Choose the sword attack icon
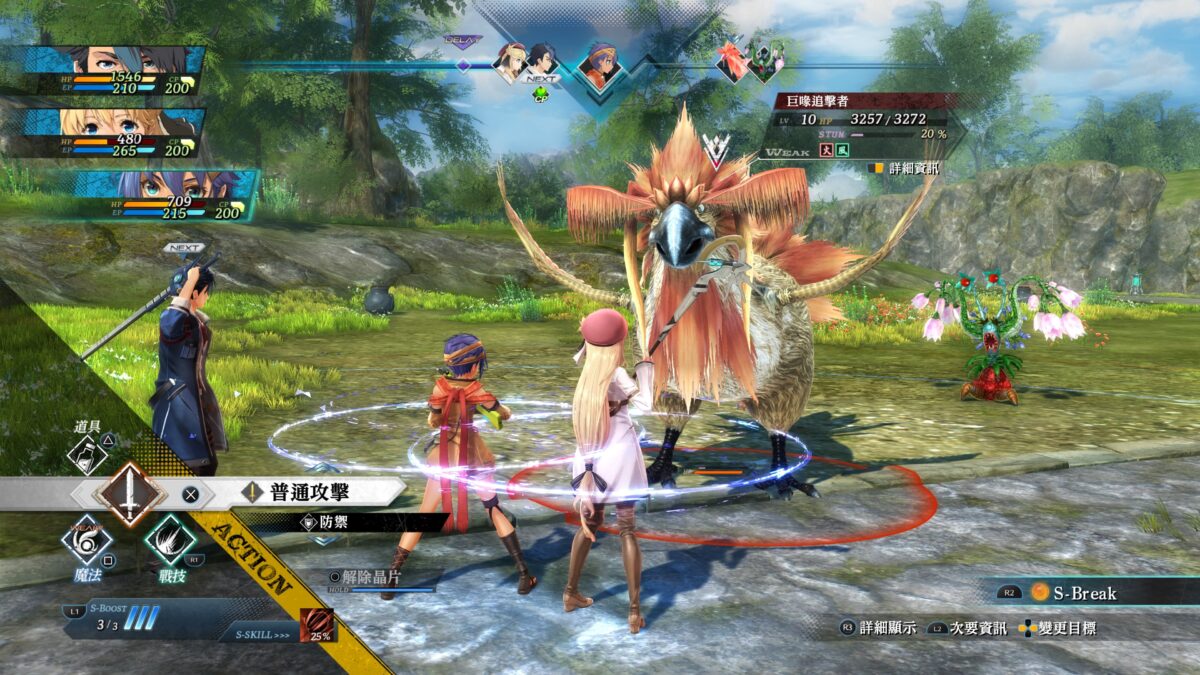 [x=129, y=494]
